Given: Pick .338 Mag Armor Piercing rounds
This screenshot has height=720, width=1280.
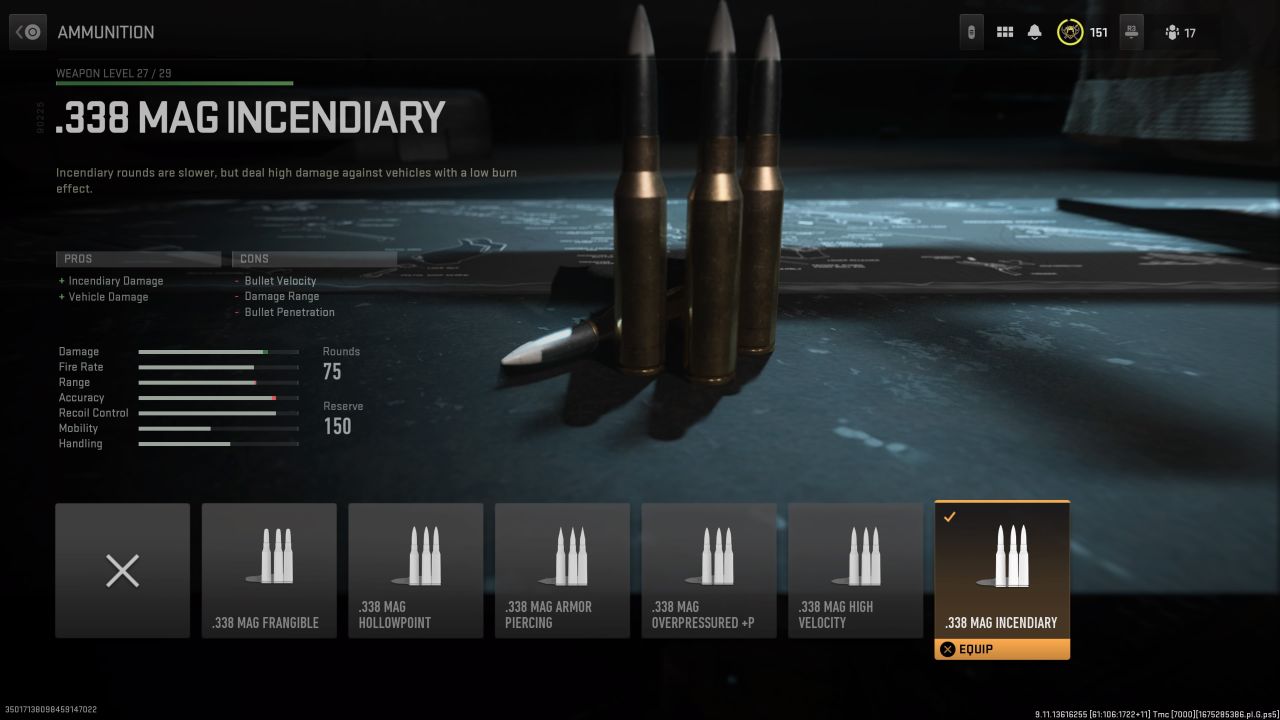Looking at the screenshot, I should (x=562, y=570).
